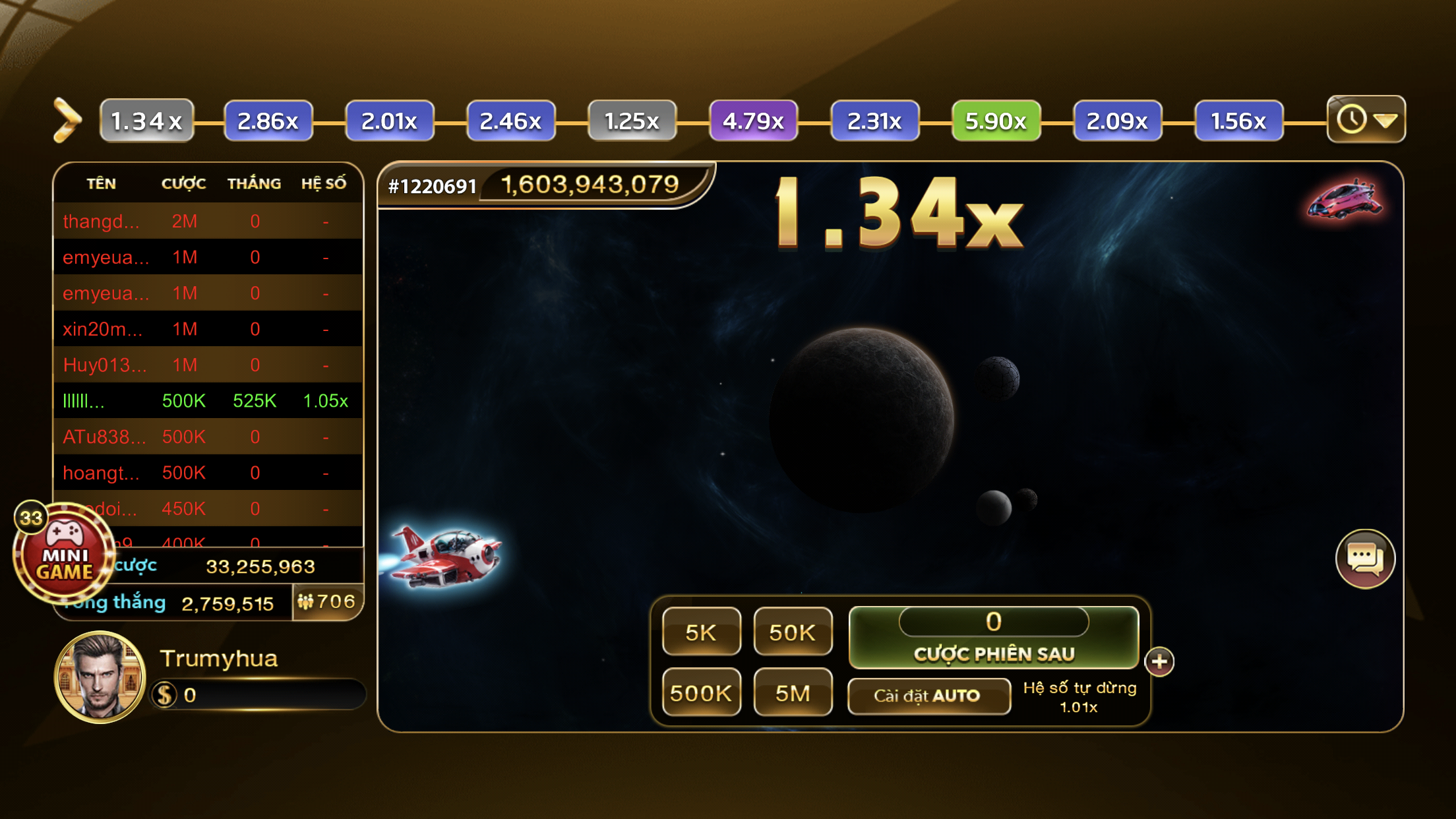
Task: Add another bet panel with plus button
Action: [1159, 661]
